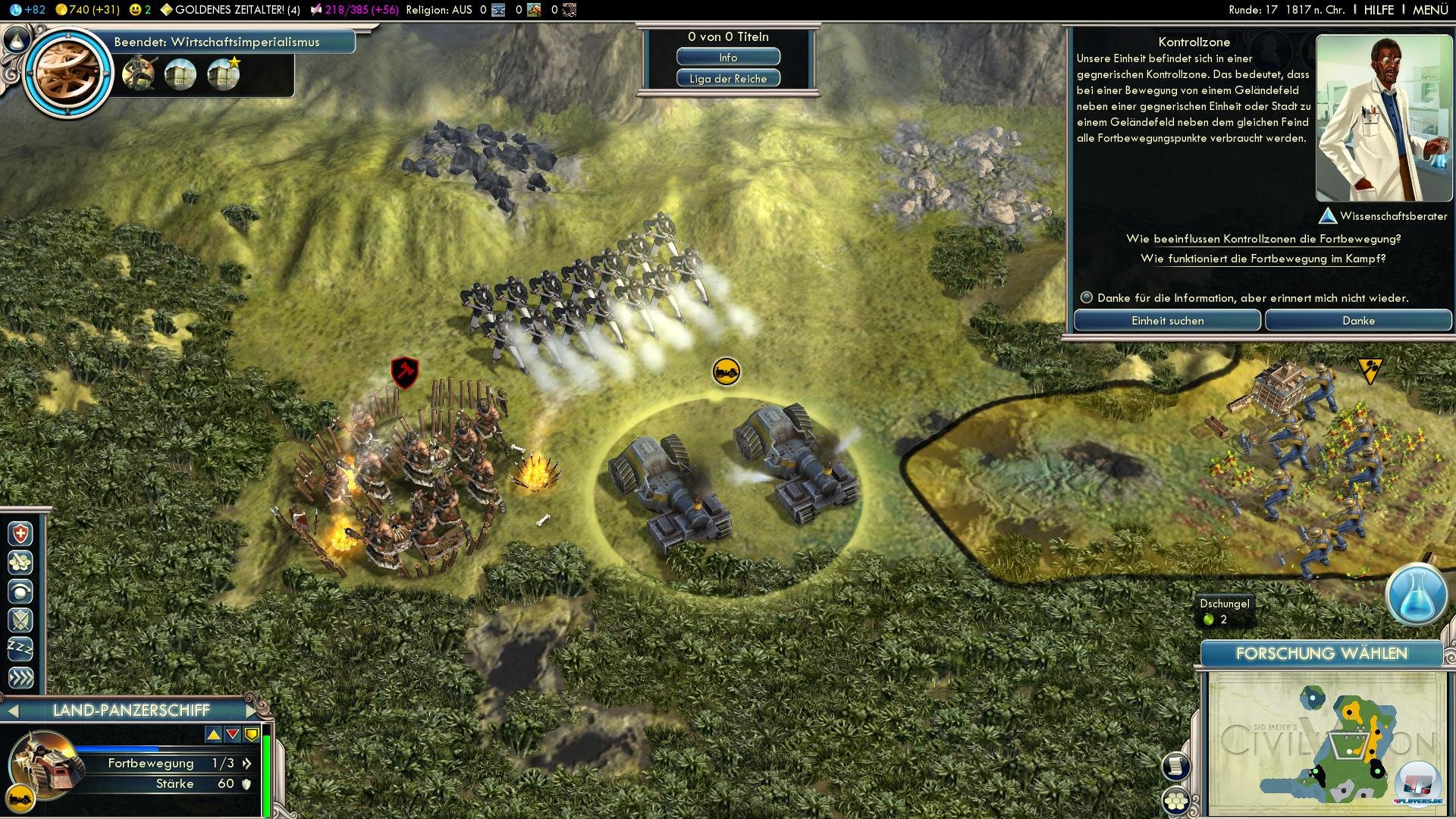
Task: Click the blue science flask icon
Action: click(1416, 594)
